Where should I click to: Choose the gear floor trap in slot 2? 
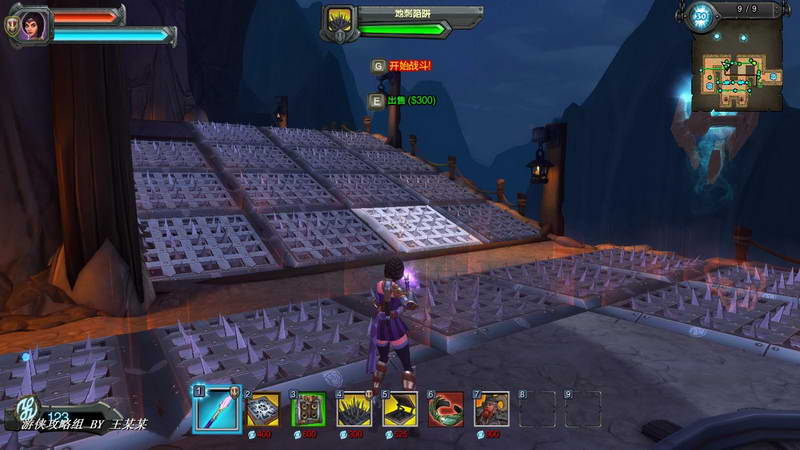[263, 408]
